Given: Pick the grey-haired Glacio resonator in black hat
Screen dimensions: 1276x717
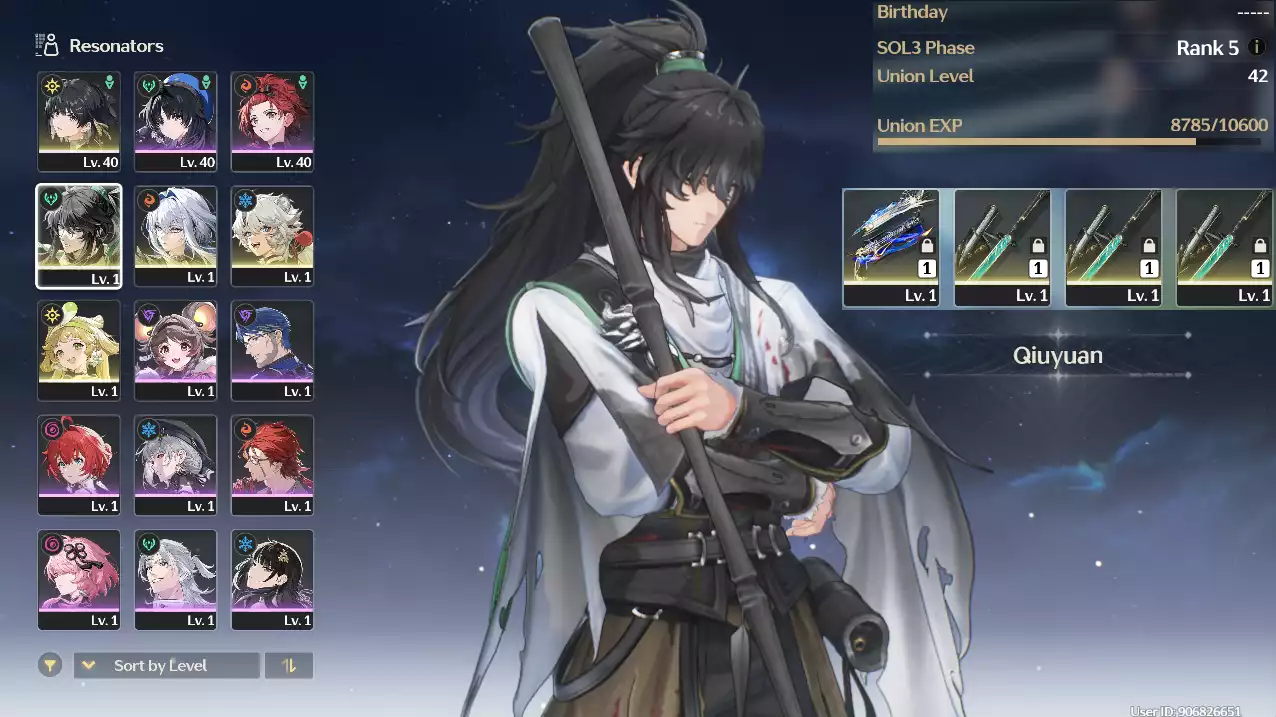Looking at the screenshot, I should (176, 465).
